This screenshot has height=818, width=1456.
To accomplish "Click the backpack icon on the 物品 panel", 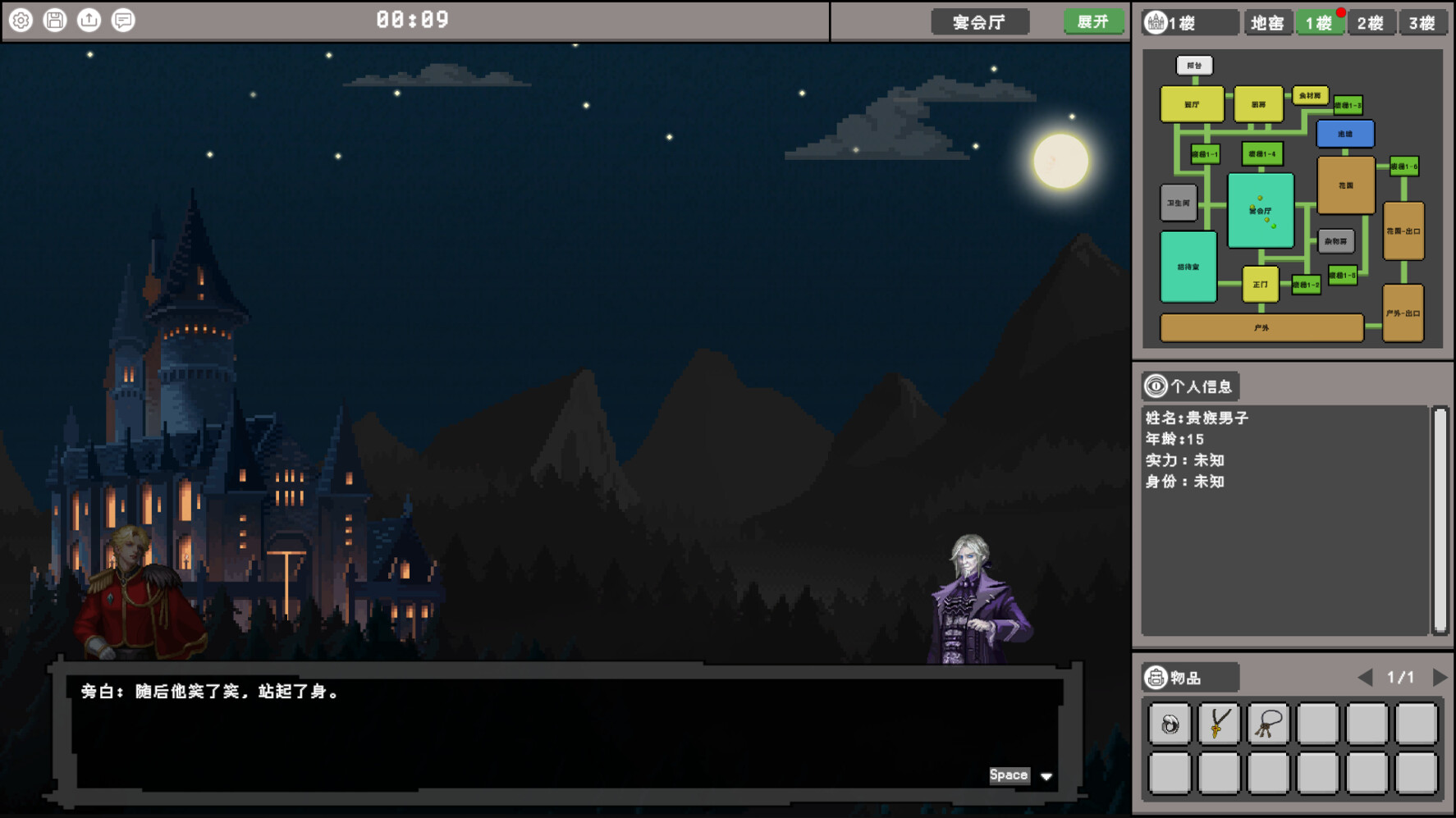I will pyautogui.click(x=1157, y=678).
